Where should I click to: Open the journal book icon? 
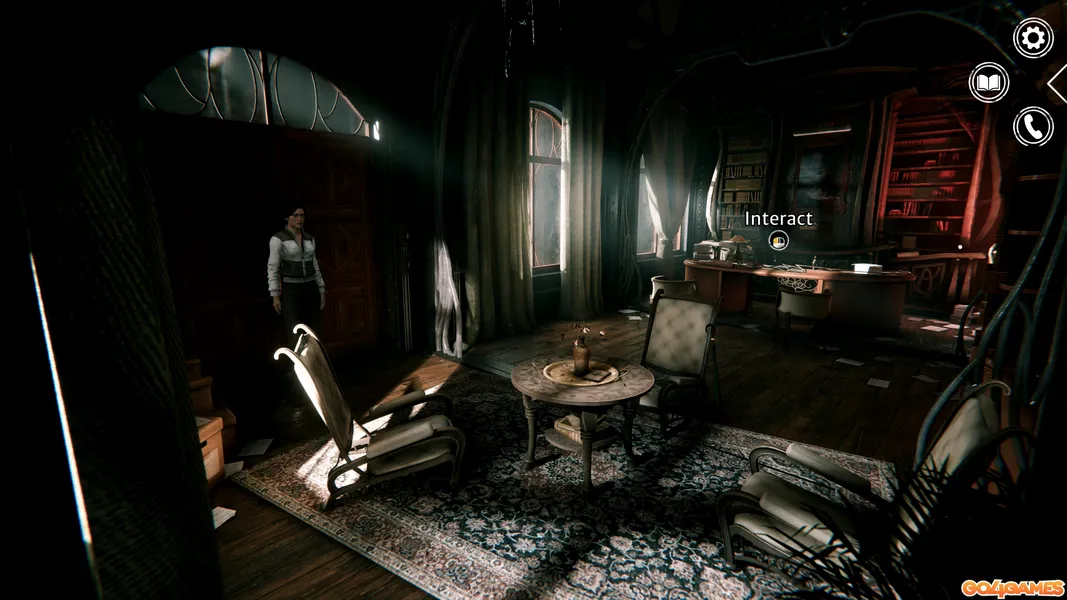pyautogui.click(x=989, y=82)
